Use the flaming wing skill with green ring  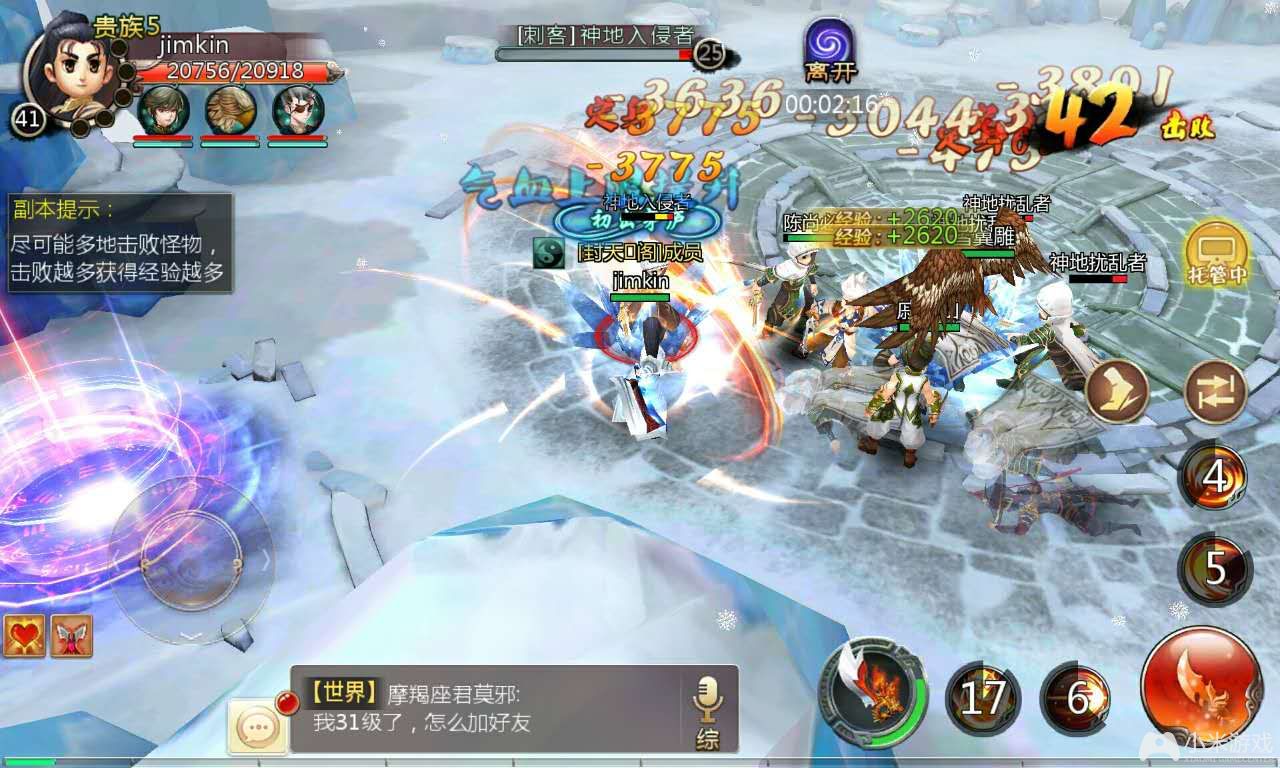(x=871, y=690)
